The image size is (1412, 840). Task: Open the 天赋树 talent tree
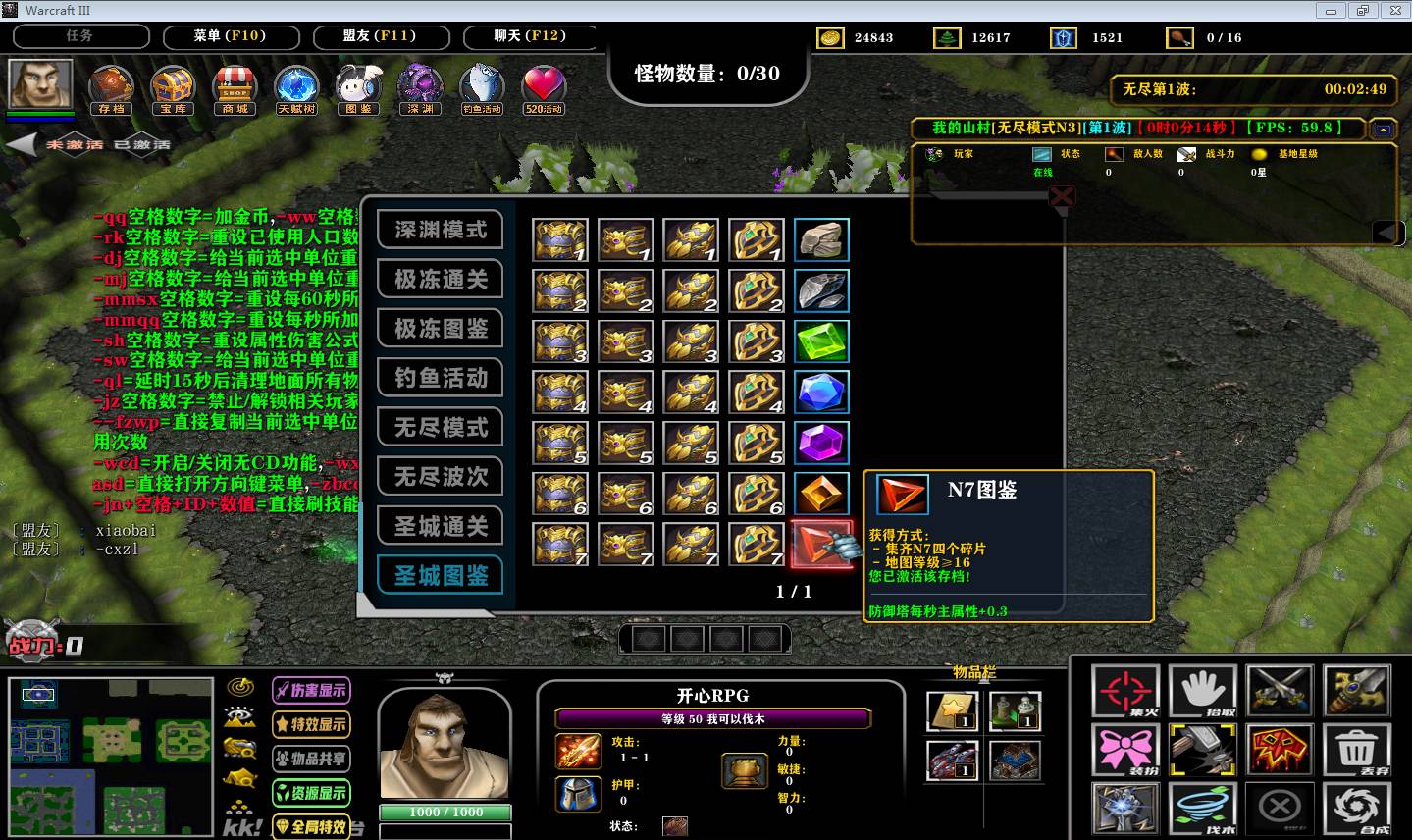295,88
